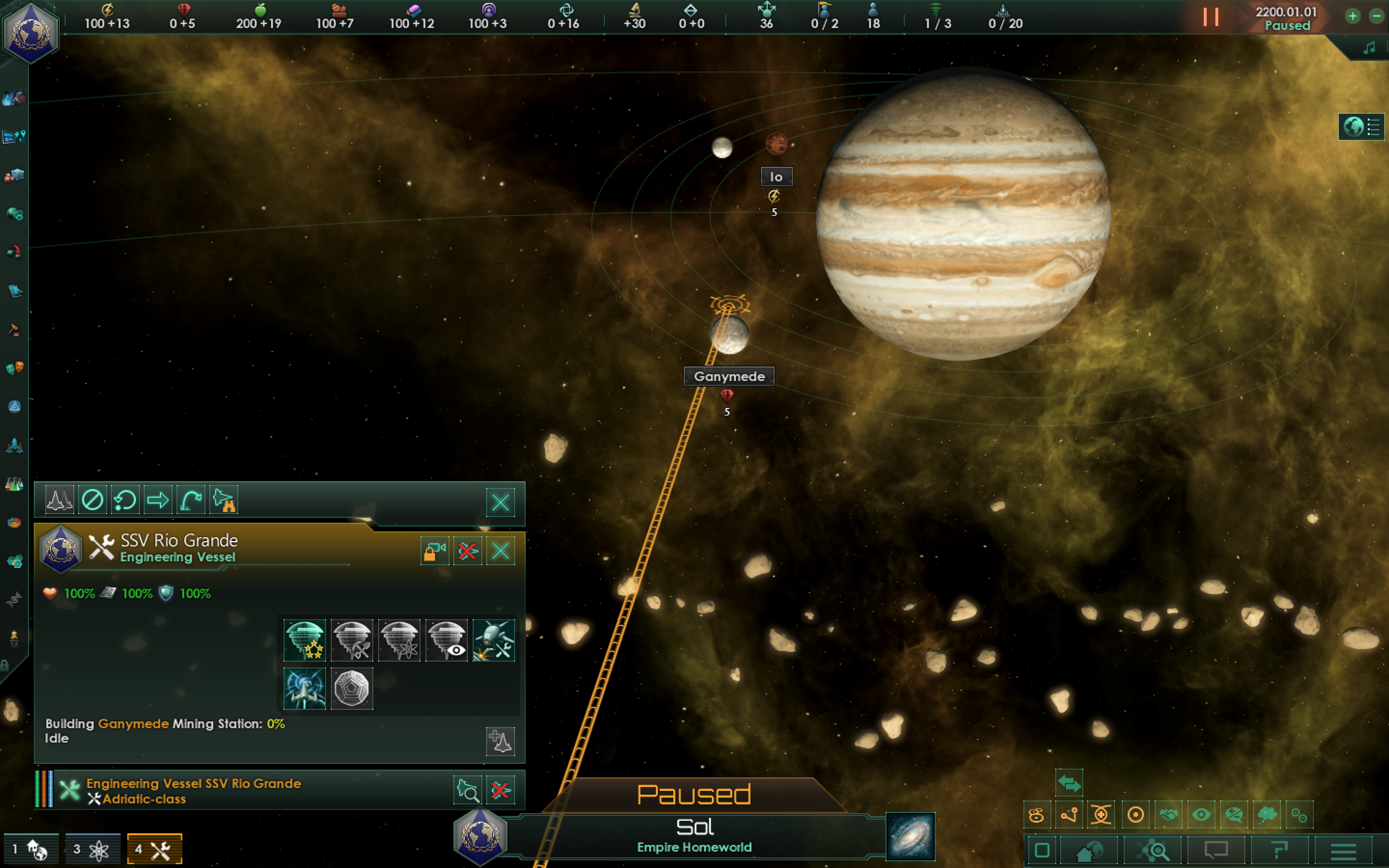
Task: Expand extra map modes with the arrows icon
Action: [x=1071, y=783]
